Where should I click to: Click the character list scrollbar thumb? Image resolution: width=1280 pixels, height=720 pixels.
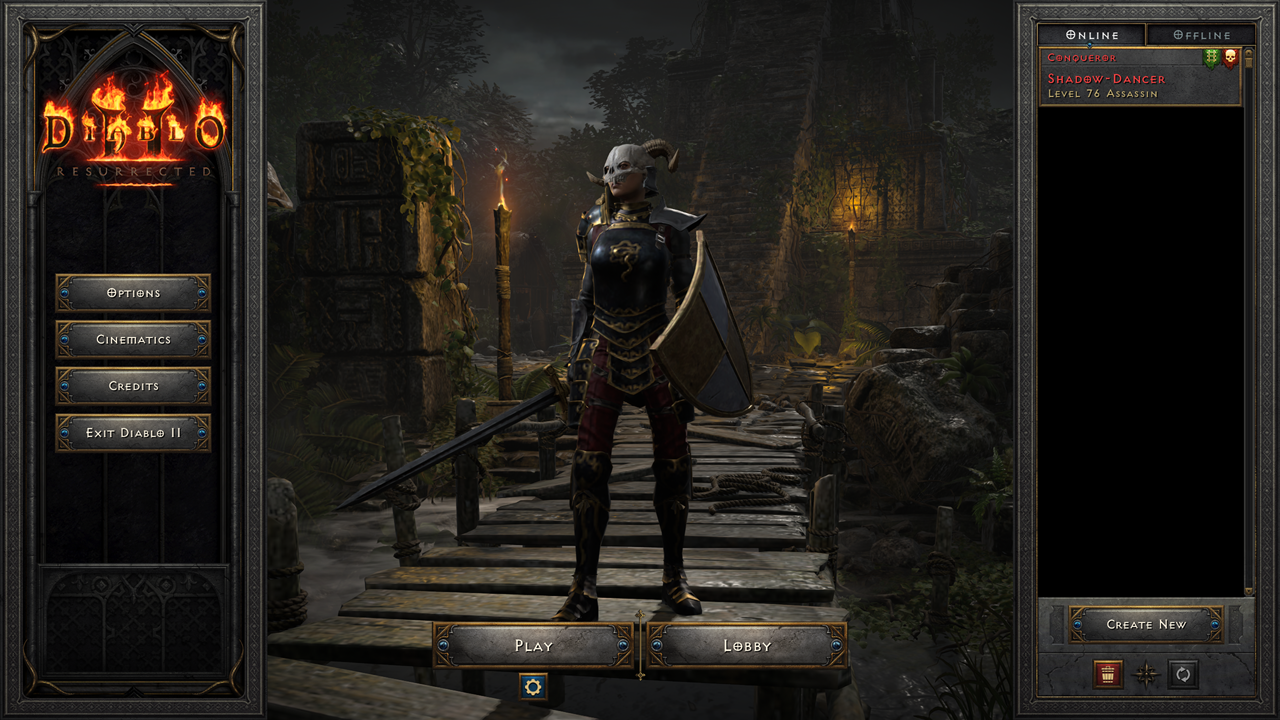tap(1248, 58)
